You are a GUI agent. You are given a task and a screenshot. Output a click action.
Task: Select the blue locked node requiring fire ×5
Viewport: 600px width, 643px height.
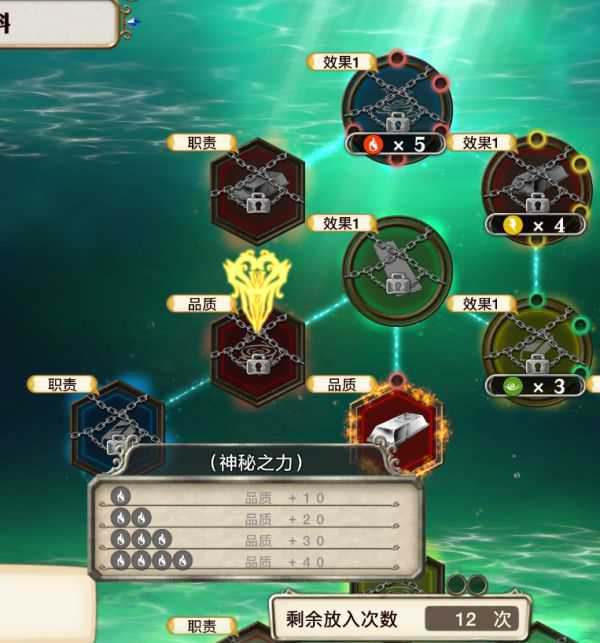coord(397,103)
